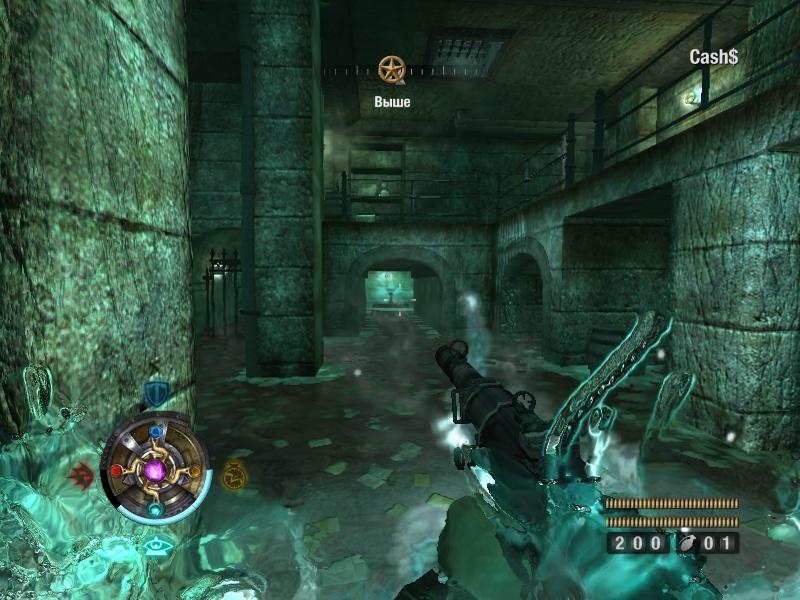Select the grenade icon beside the ammo counter
This screenshot has height=600, width=800.
[x=688, y=543]
